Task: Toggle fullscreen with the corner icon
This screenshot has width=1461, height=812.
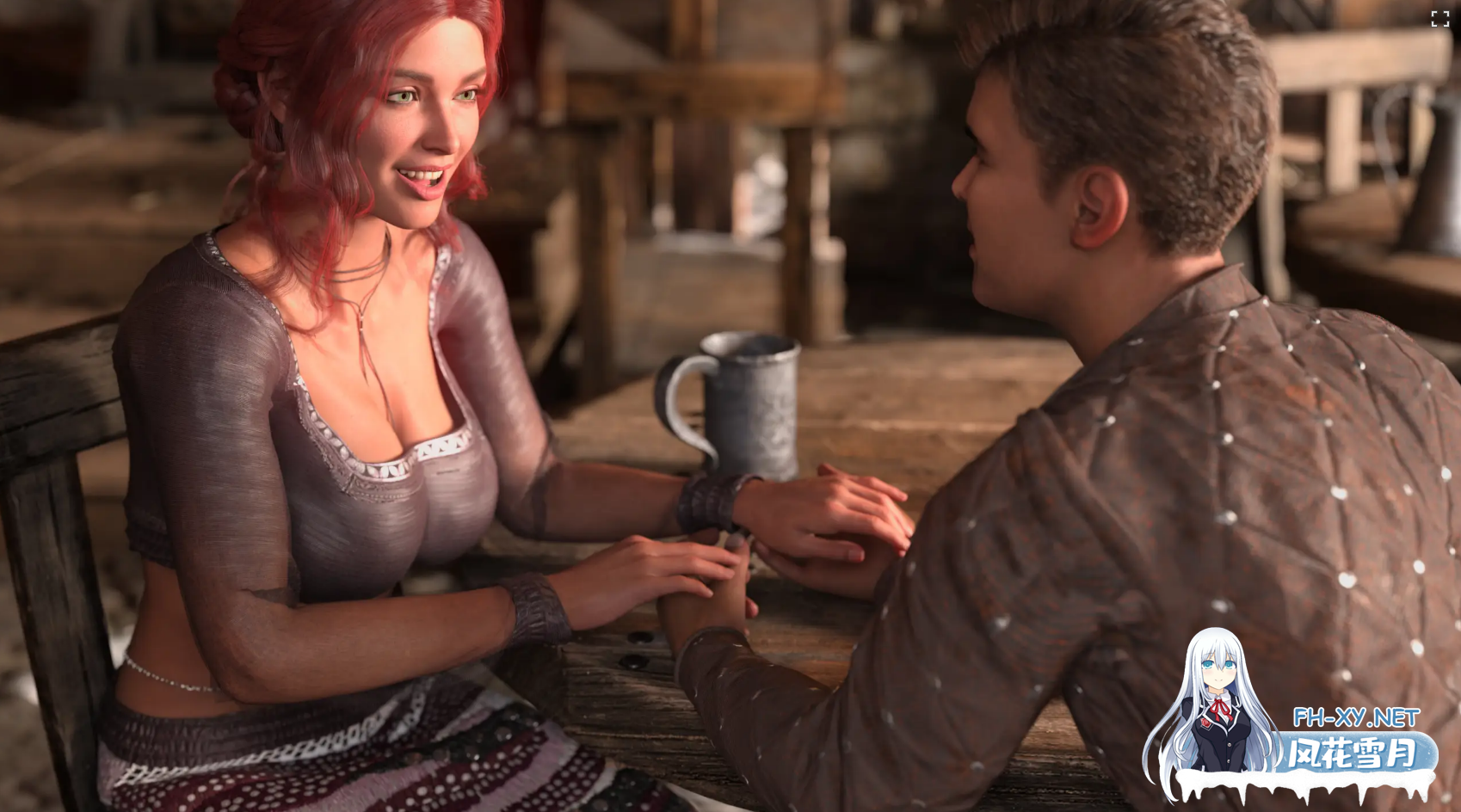Action: pyautogui.click(x=1439, y=19)
